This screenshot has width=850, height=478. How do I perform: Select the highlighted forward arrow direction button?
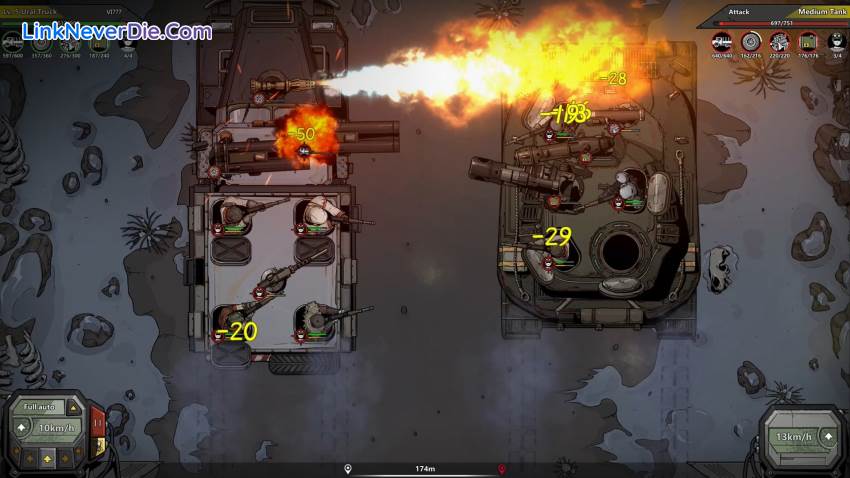coord(47,456)
